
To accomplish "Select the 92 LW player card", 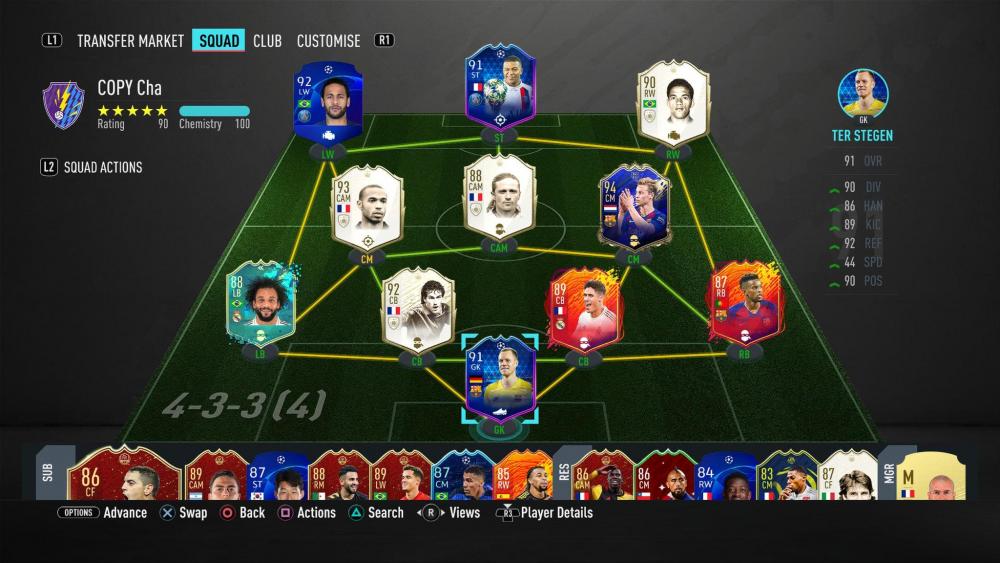I will pyautogui.click(x=328, y=105).
